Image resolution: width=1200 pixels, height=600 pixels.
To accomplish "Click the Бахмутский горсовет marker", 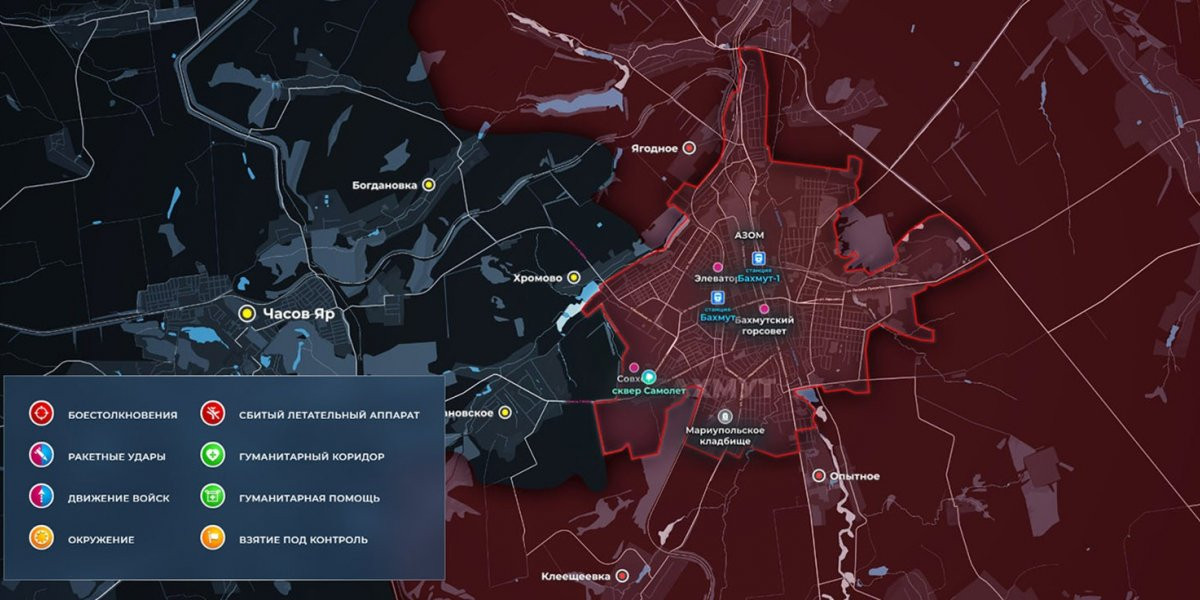I will pyautogui.click(x=765, y=309).
